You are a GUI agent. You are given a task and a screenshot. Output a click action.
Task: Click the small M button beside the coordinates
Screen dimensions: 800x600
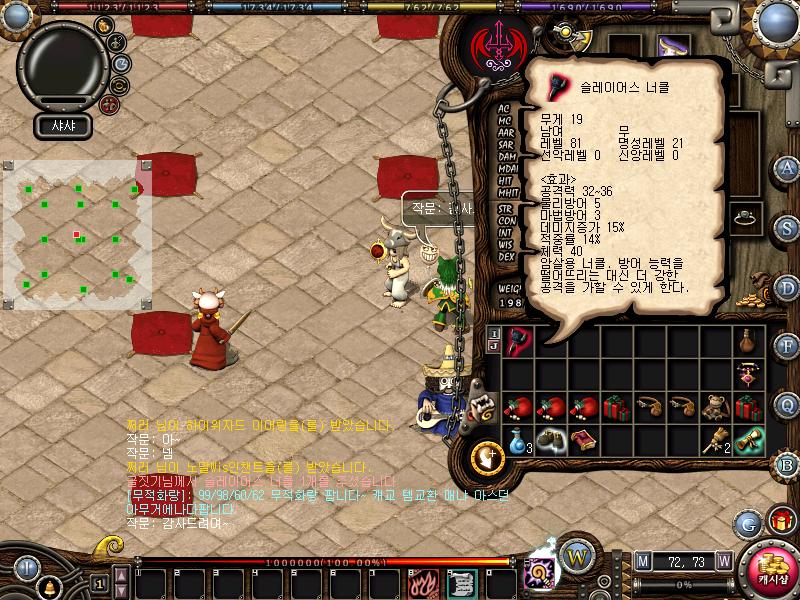[642, 560]
